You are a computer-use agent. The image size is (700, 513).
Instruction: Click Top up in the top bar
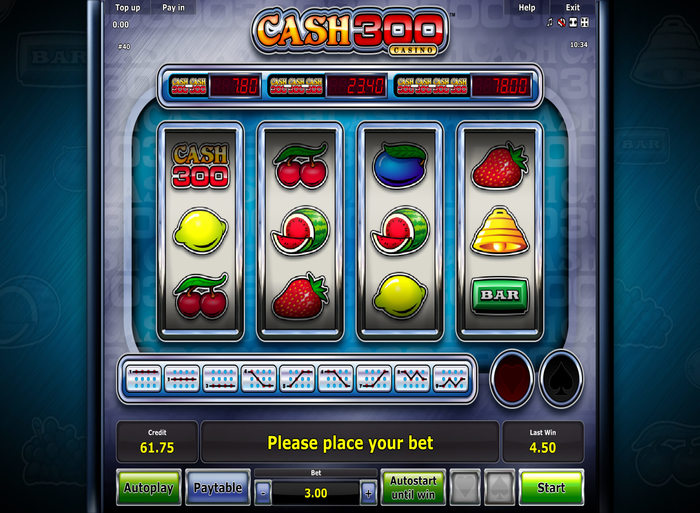click(127, 8)
